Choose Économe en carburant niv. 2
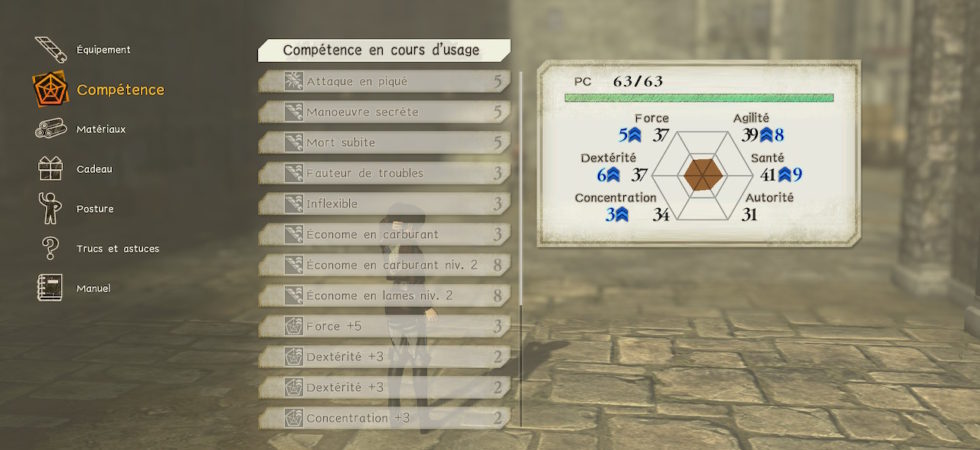The height and width of the screenshot is (450, 980). [385, 265]
